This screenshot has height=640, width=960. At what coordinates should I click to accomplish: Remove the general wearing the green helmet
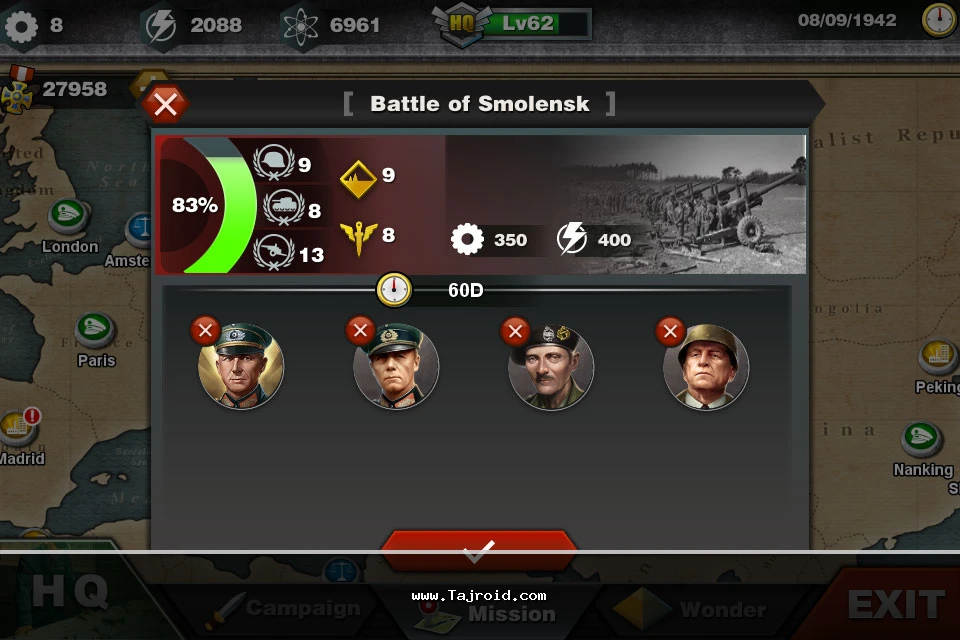tap(670, 330)
